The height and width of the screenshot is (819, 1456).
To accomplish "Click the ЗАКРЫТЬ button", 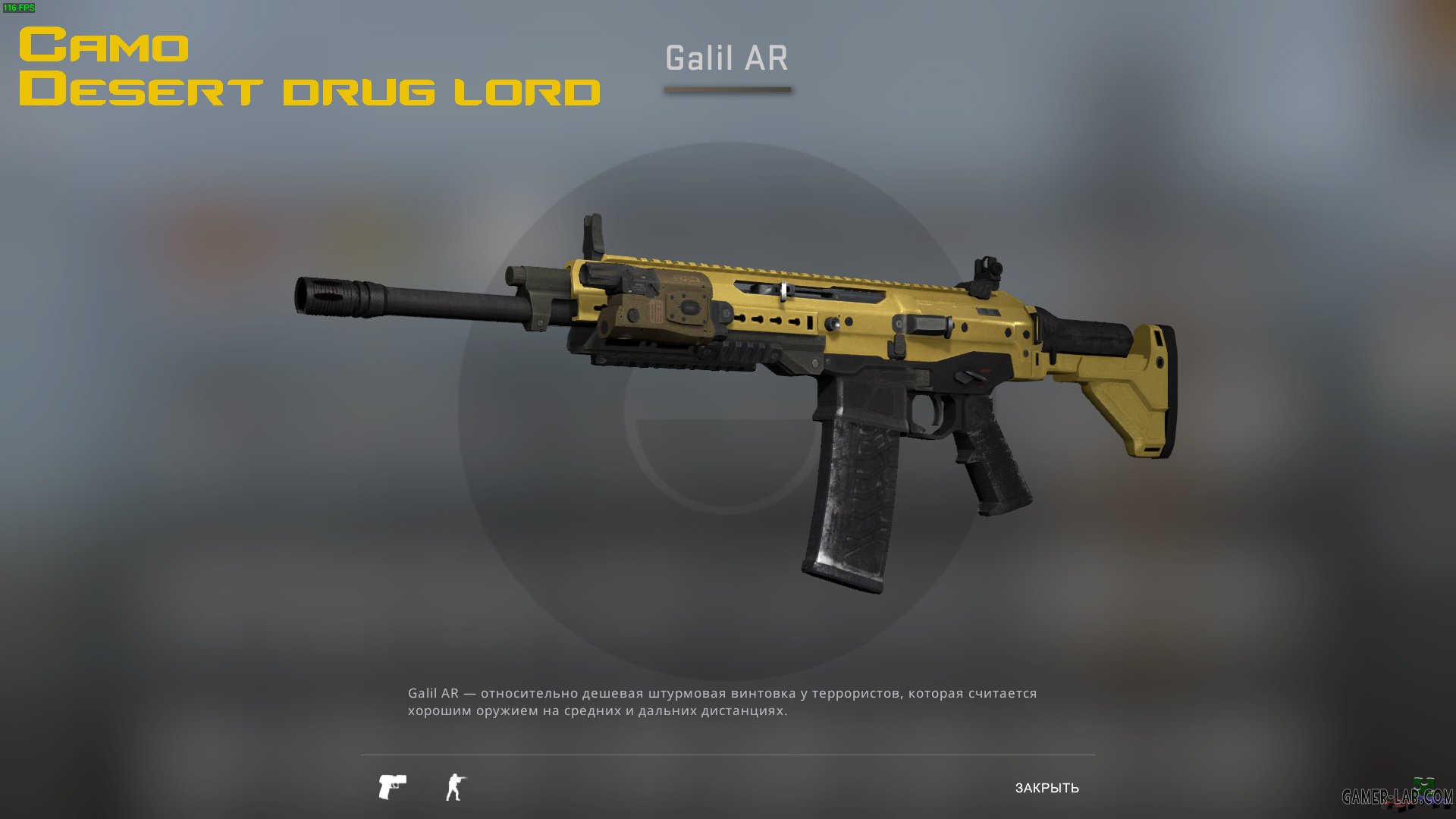I will (x=1048, y=787).
